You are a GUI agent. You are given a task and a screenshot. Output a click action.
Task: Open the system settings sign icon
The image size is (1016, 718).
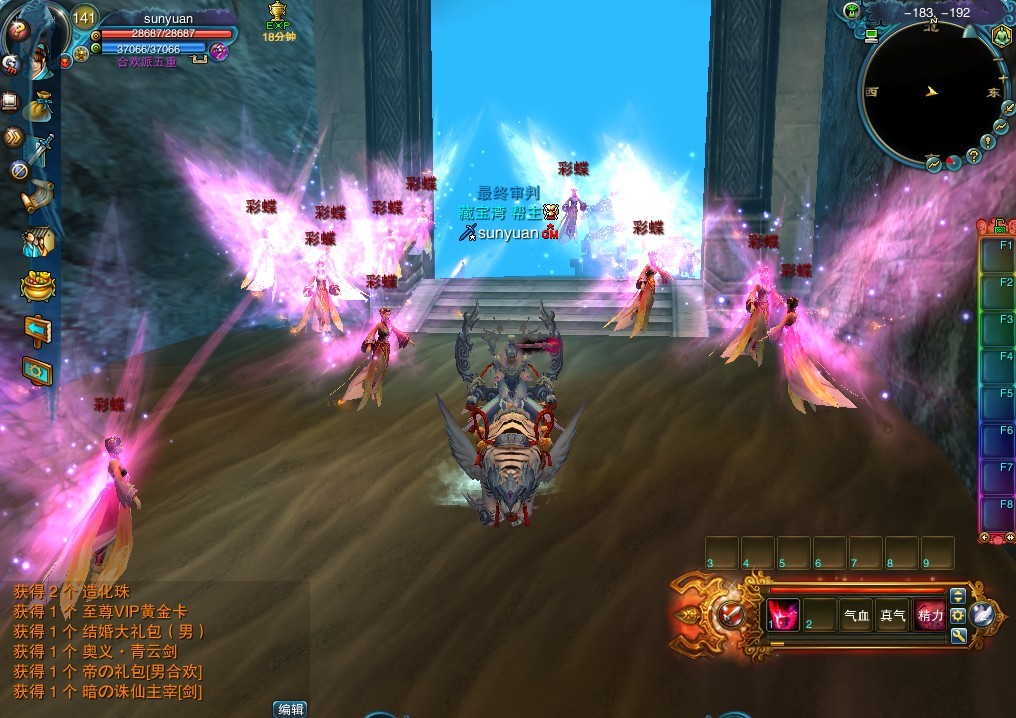click(38, 372)
